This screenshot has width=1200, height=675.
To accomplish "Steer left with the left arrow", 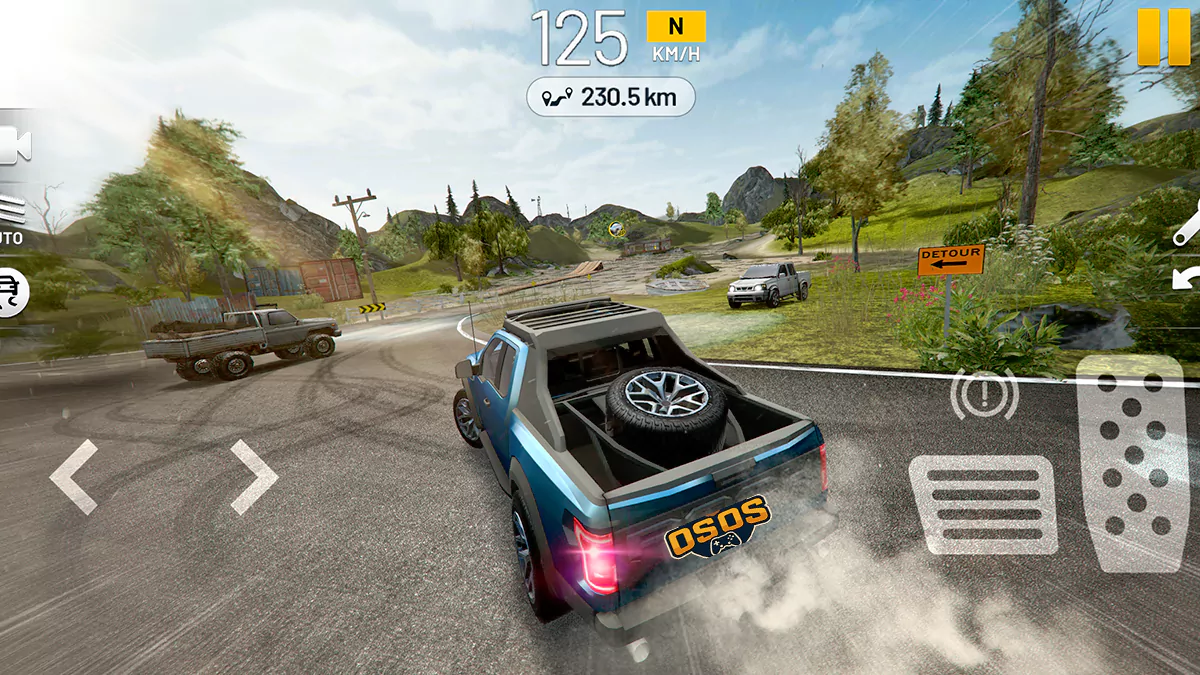I will pos(74,477).
